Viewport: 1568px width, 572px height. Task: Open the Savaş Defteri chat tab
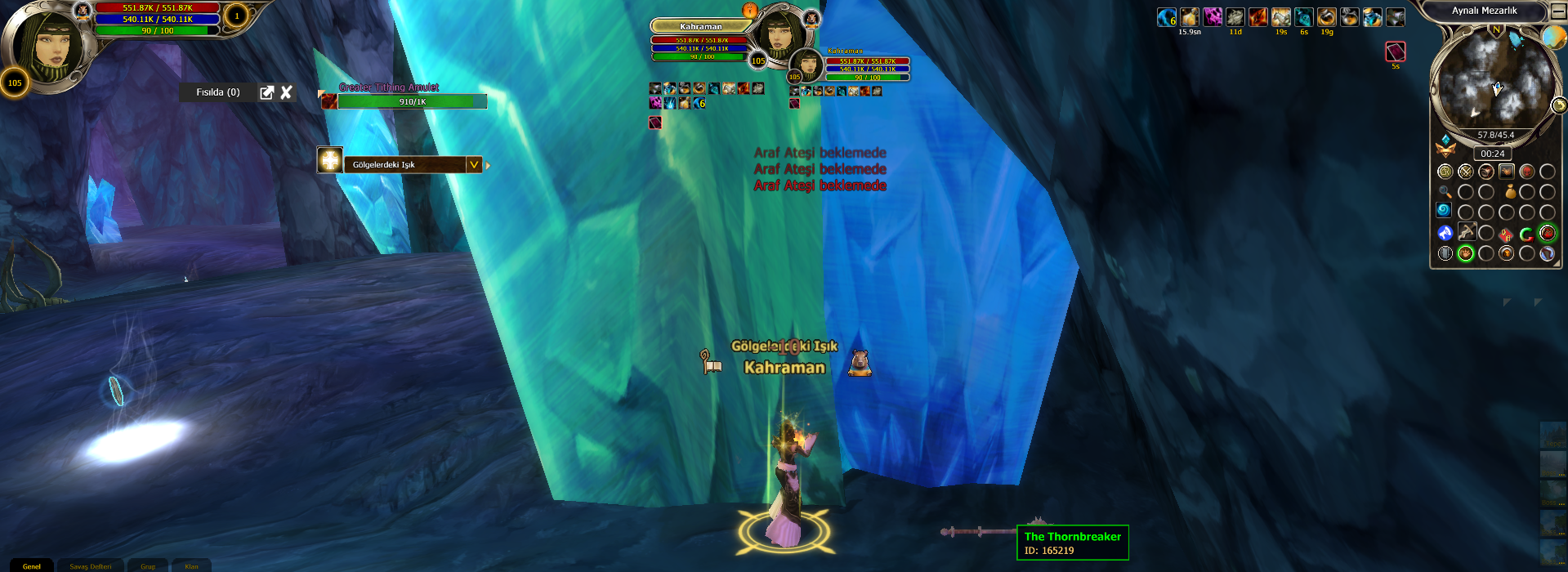click(90, 565)
